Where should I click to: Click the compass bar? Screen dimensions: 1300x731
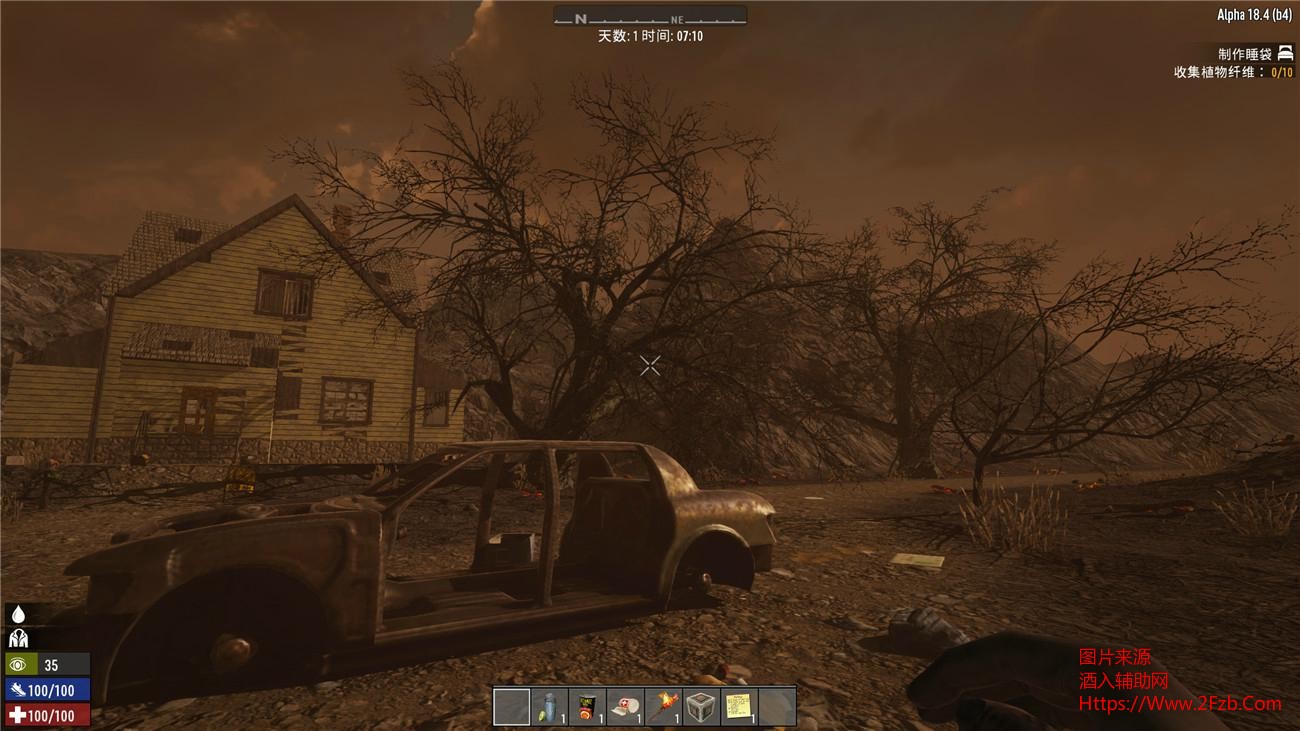point(650,17)
